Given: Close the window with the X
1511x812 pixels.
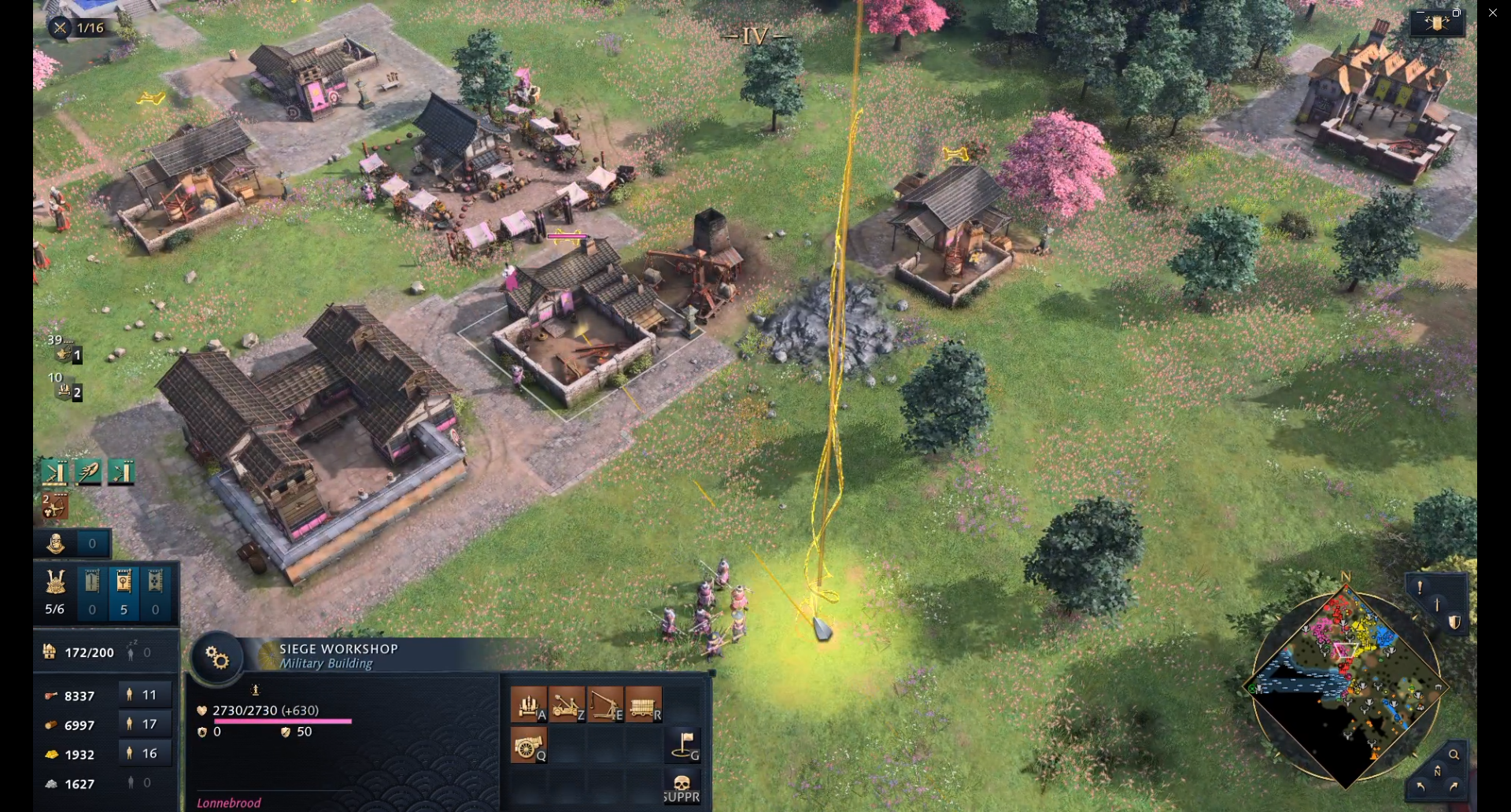Looking at the screenshot, I should pos(1493,13).
